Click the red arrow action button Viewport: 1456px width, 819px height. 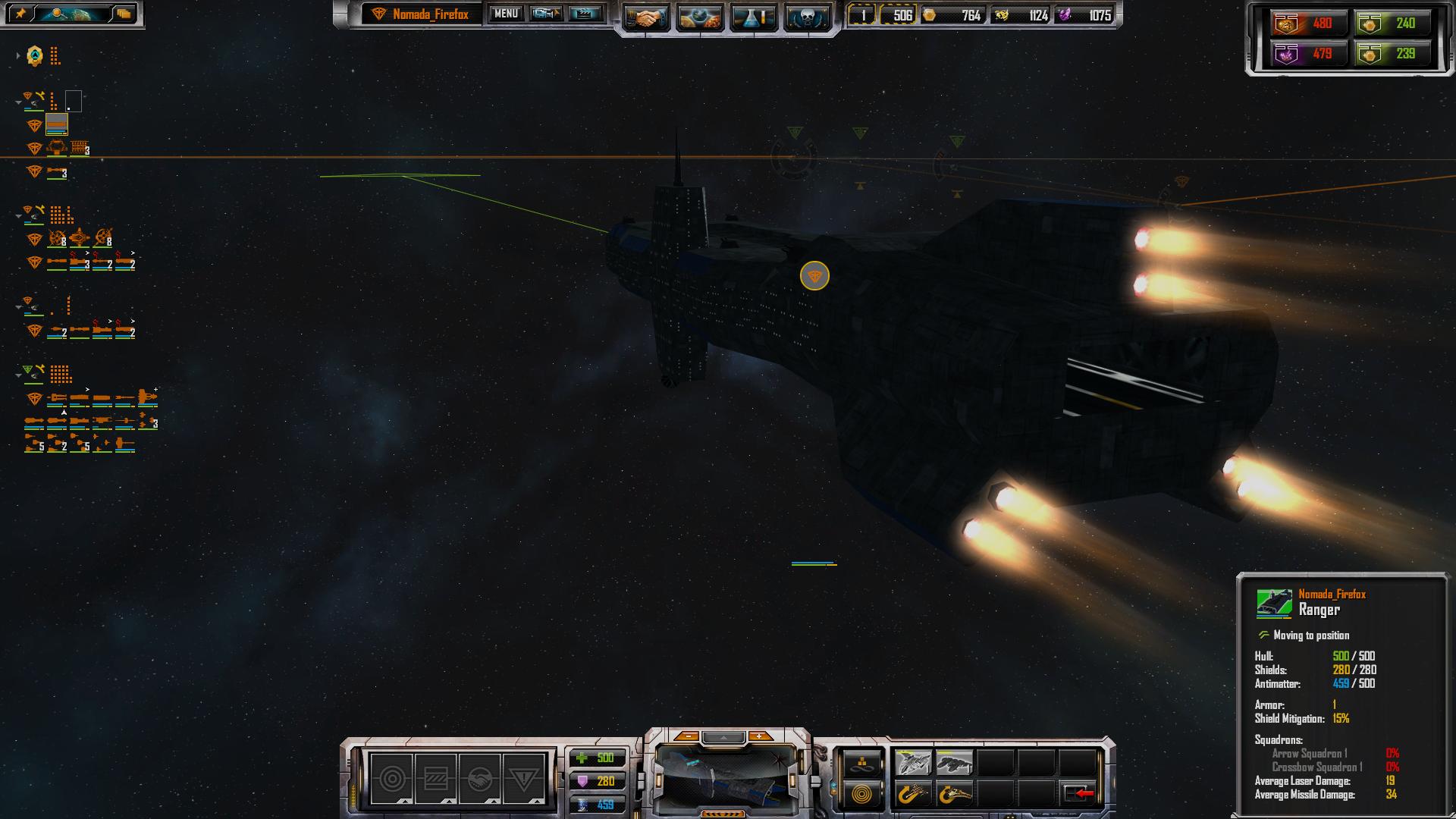click(x=1078, y=794)
